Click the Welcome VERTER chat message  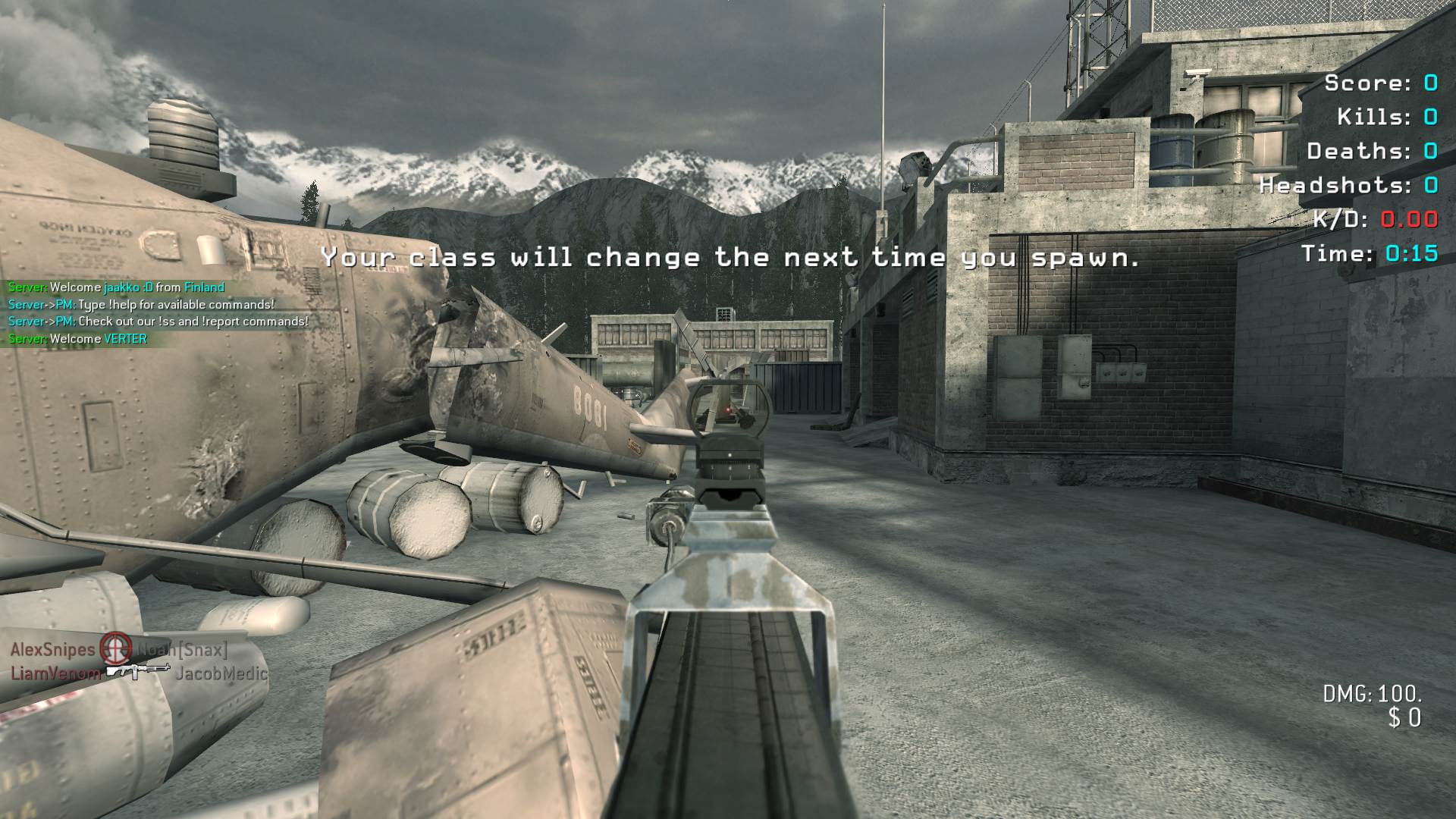(x=77, y=339)
